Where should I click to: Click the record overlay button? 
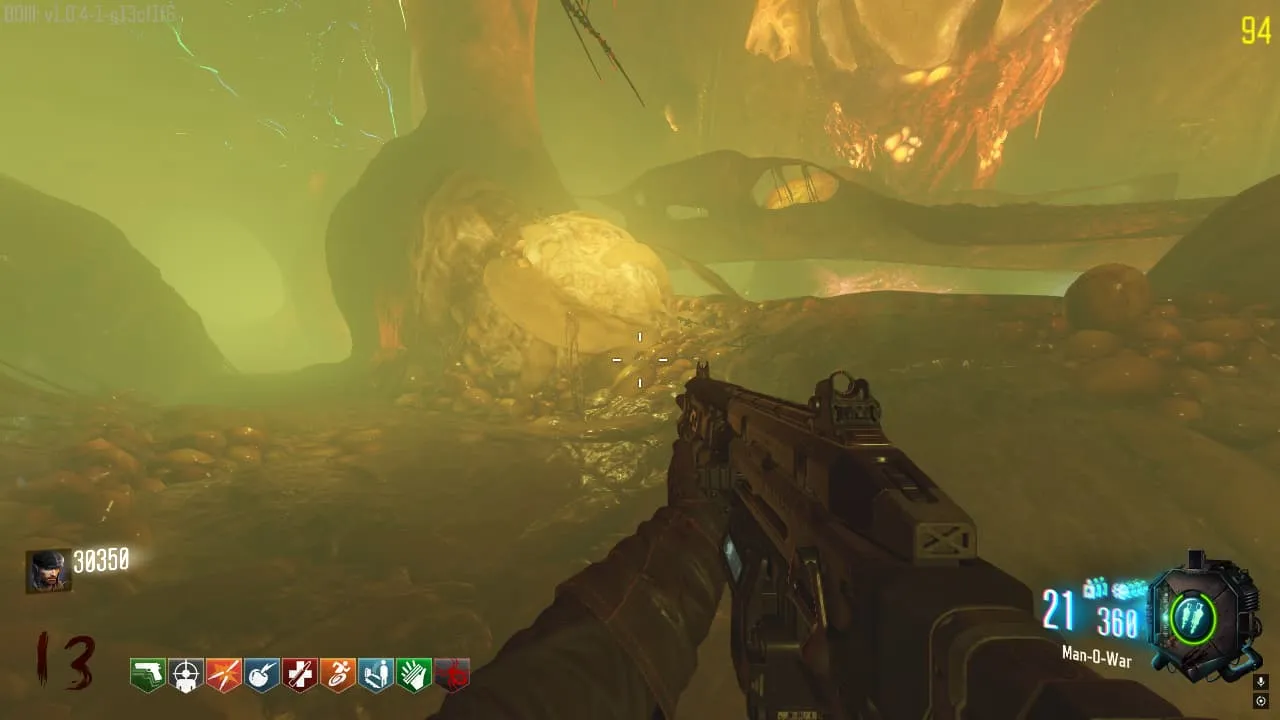point(1261,701)
